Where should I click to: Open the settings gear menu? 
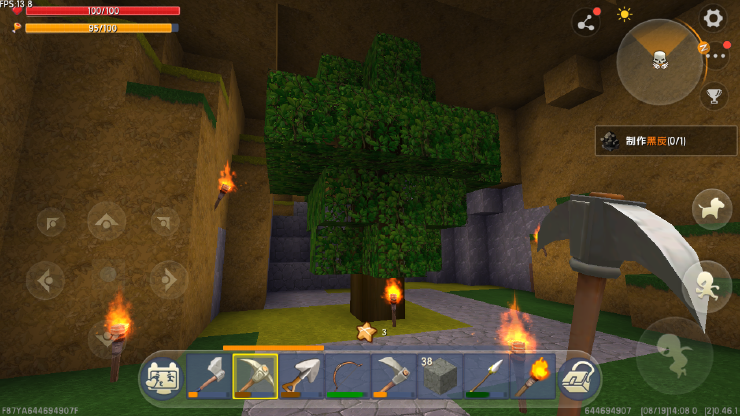[712, 17]
